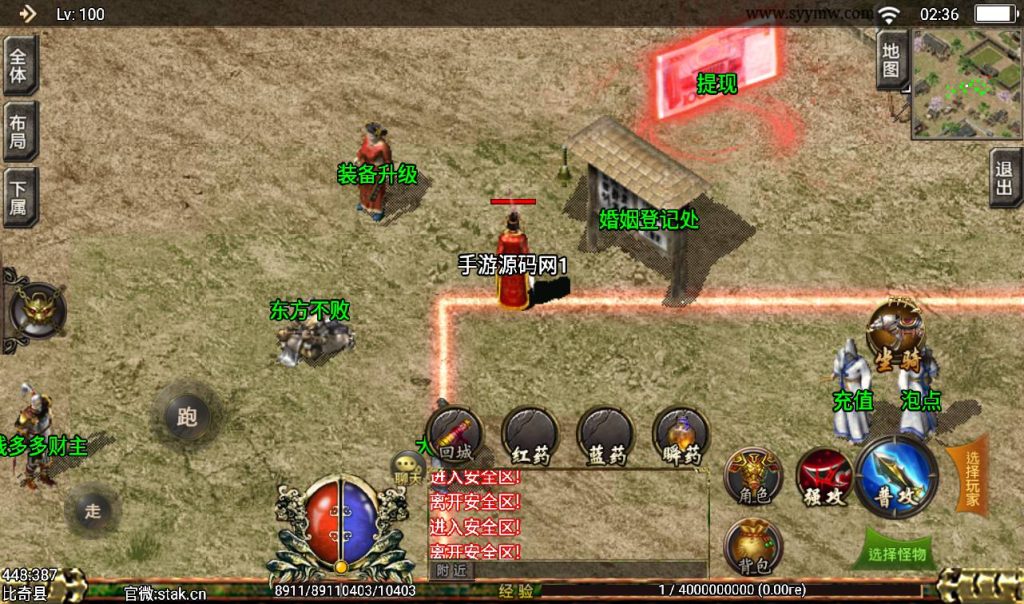
Task: Click the village minimap
Action: [966, 84]
